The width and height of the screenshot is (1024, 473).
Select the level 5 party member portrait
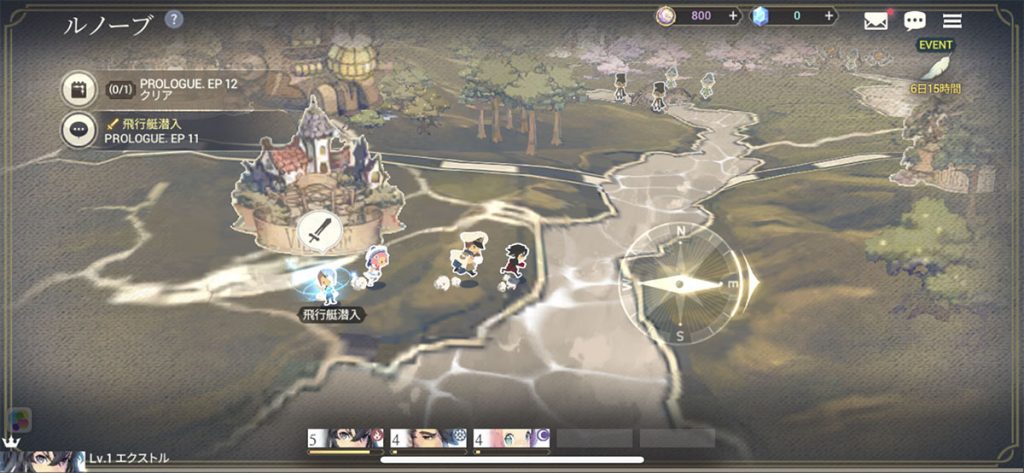(345, 438)
